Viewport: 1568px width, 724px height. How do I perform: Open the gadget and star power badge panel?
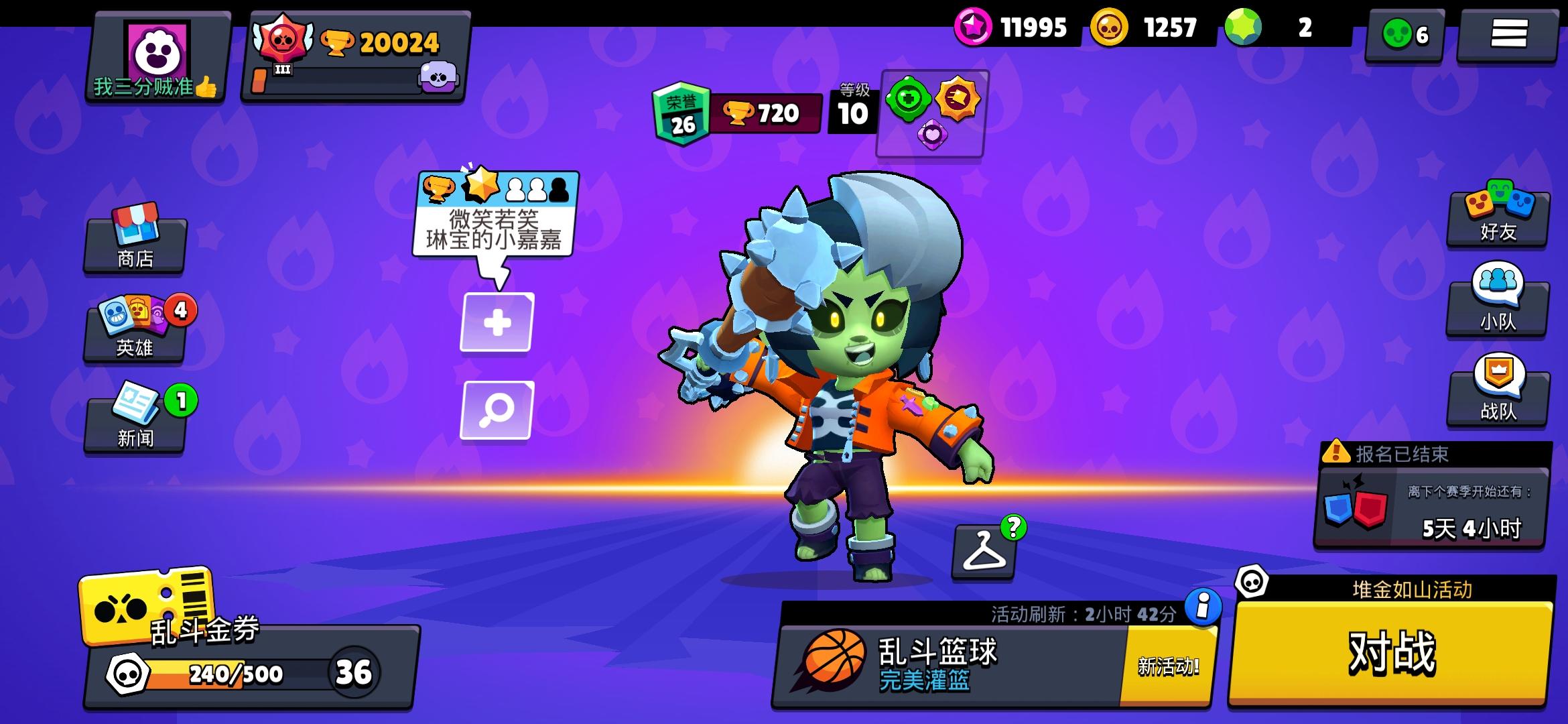[930, 114]
